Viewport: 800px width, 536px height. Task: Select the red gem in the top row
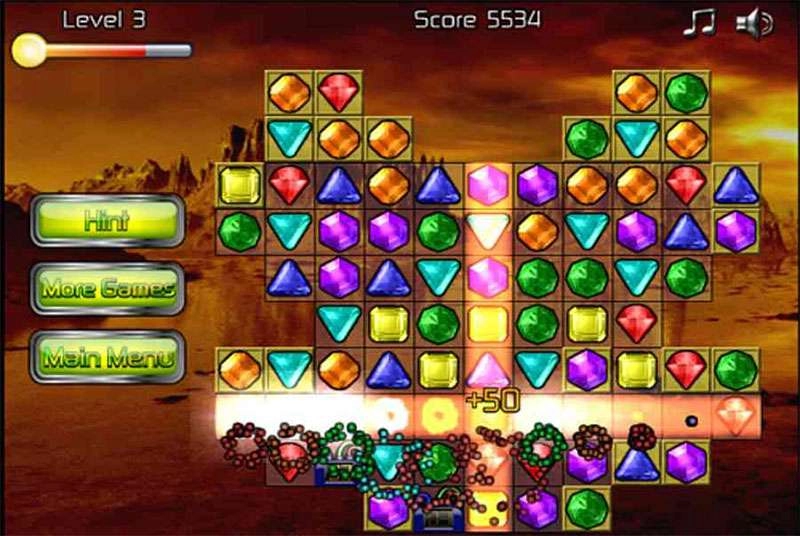pyautogui.click(x=338, y=93)
